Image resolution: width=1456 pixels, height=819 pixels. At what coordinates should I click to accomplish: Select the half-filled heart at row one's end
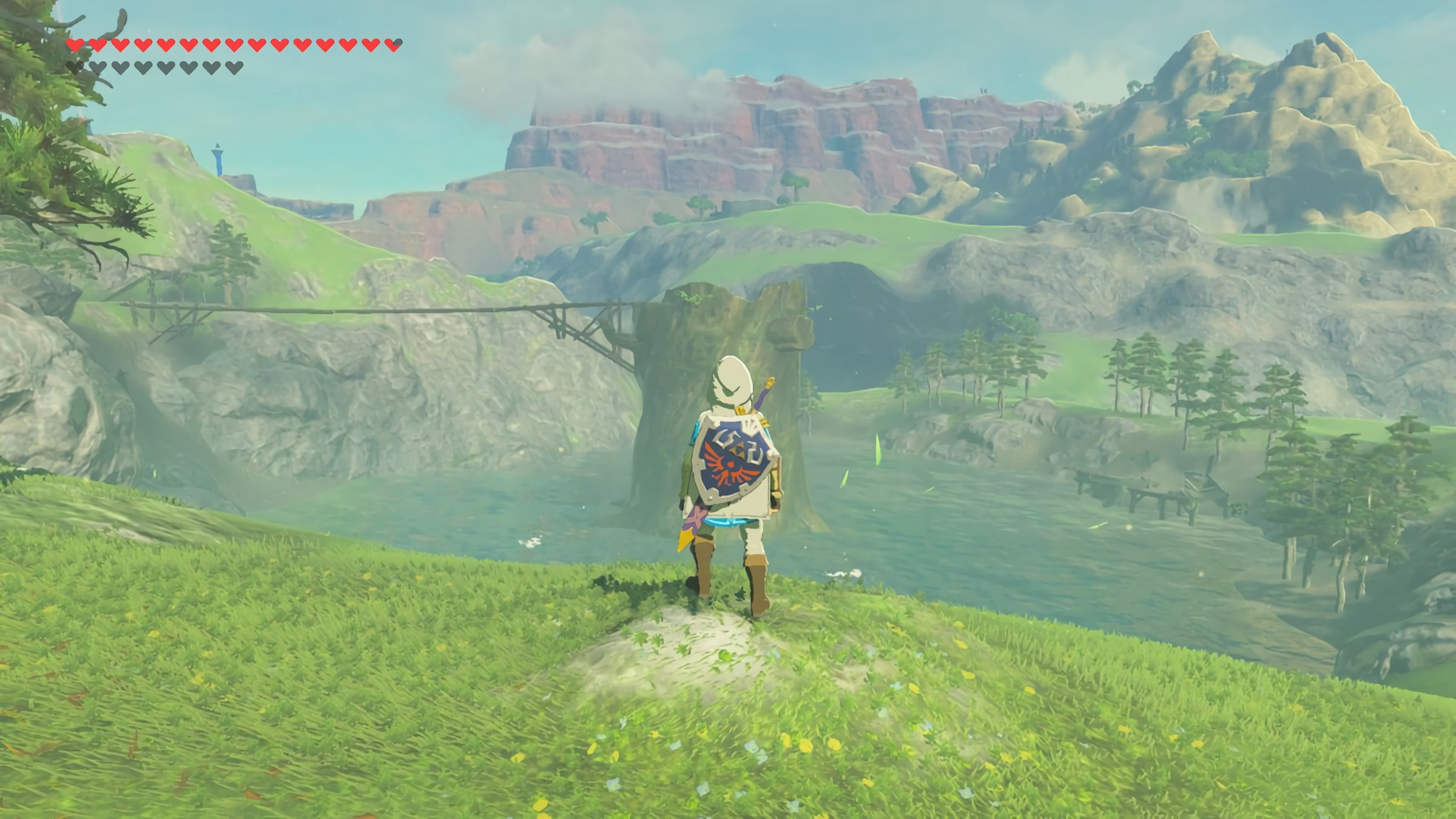(x=394, y=44)
